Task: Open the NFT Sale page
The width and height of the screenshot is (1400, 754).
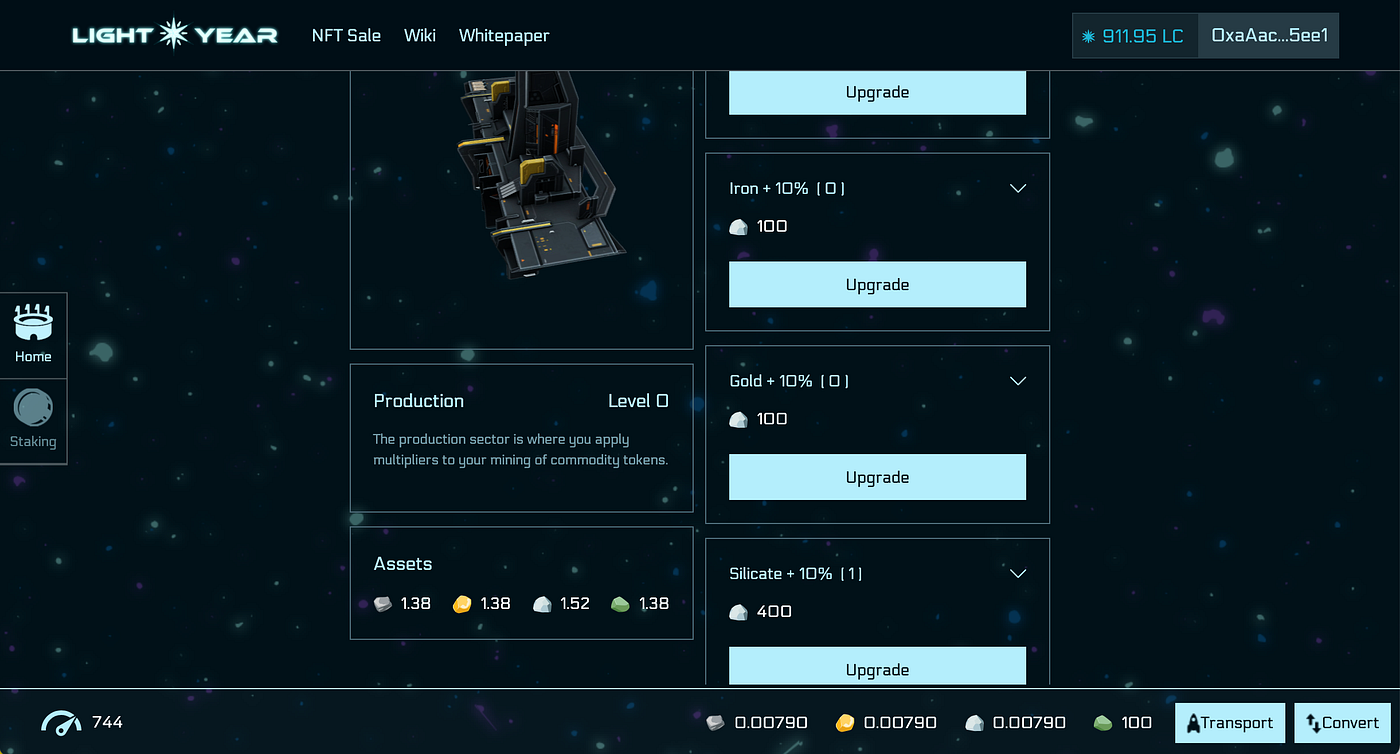Action: tap(346, 35)
